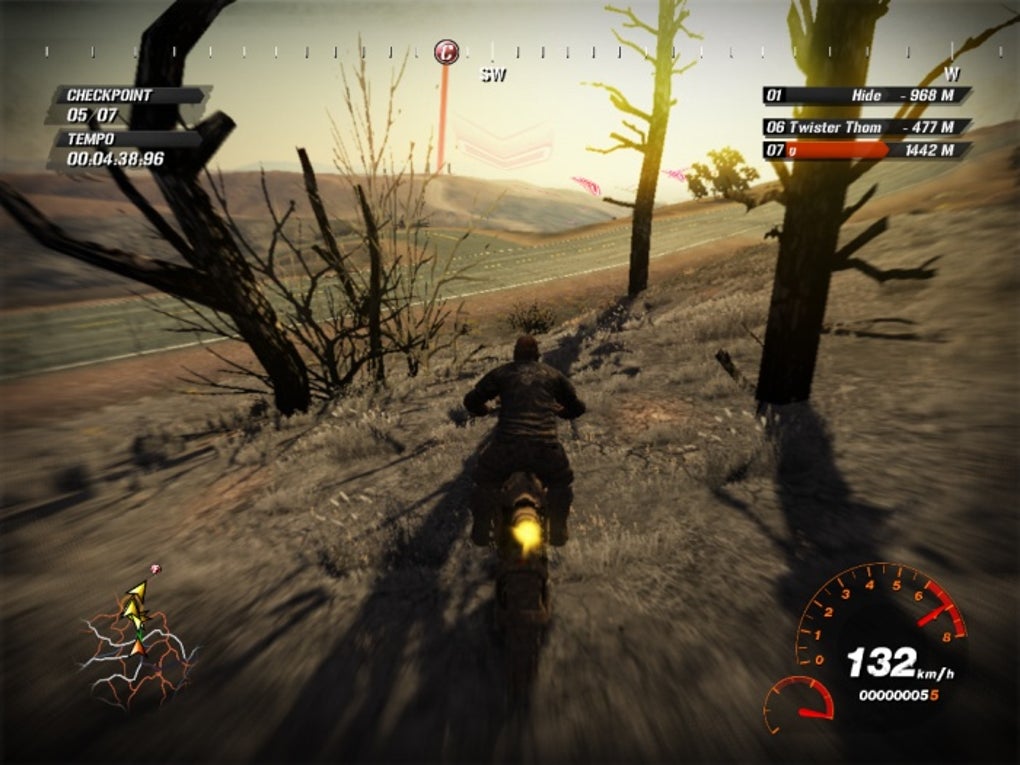The height and width of the screenshot is (765, 1020).
Task: Click the trail minimap with arrows
Action: pos(137,638)
